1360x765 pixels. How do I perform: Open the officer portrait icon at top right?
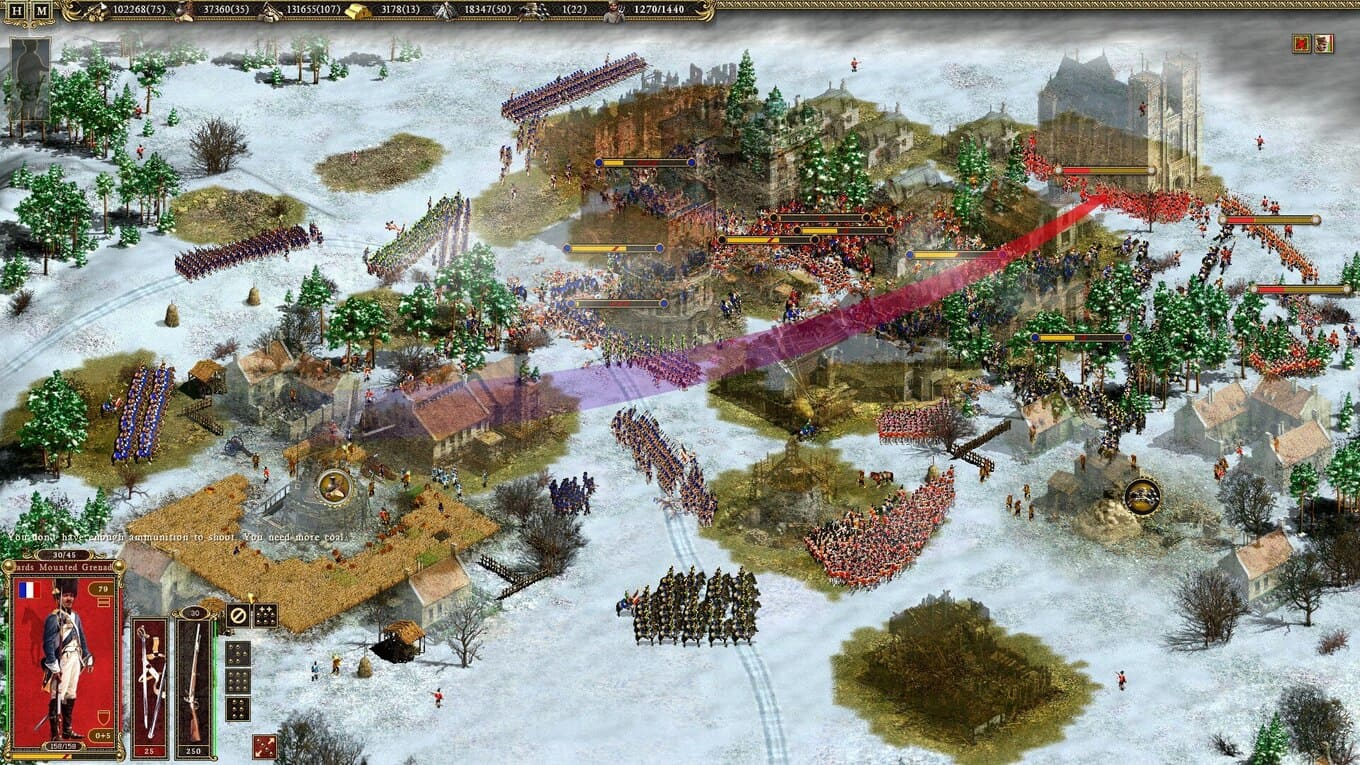(x=1323, y=43)
